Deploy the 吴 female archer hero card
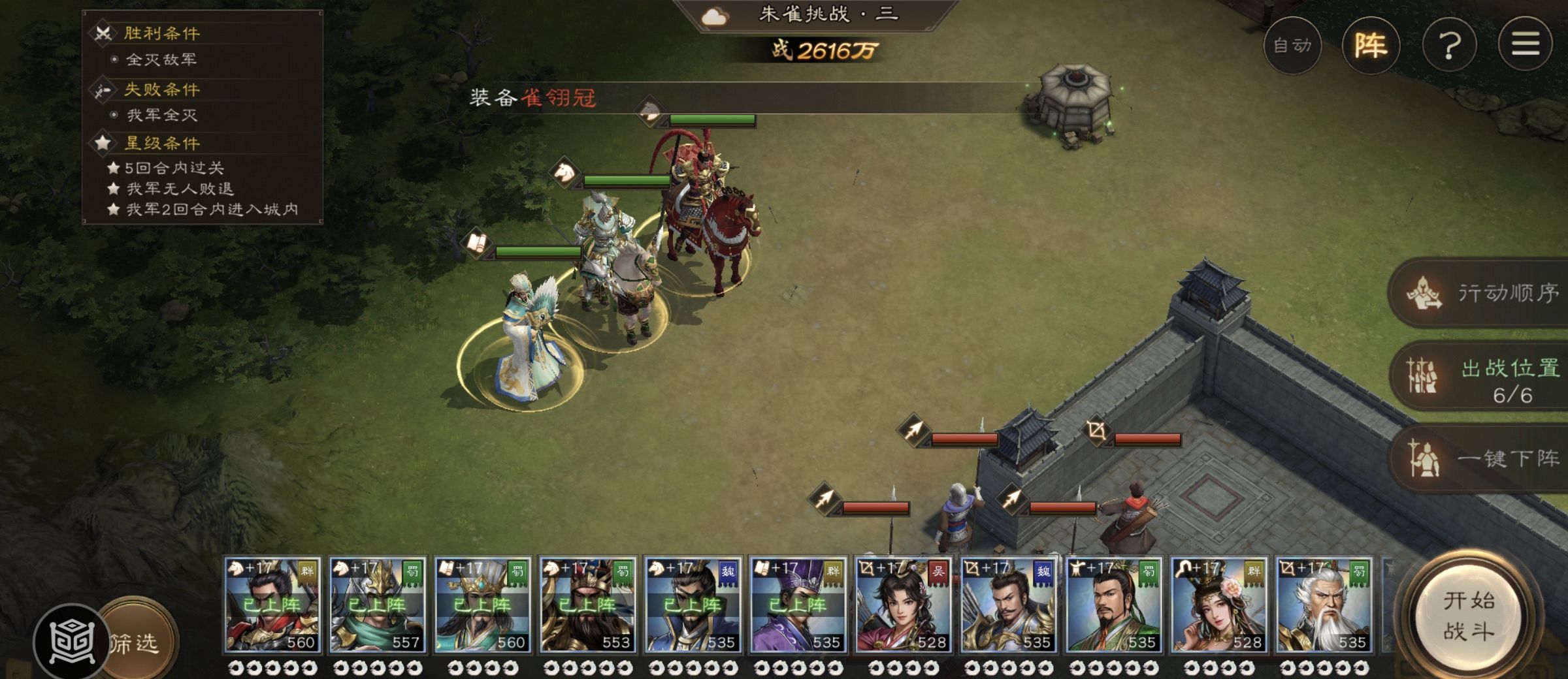Screen dimensions: 1568x679 (x=904, y=605)
